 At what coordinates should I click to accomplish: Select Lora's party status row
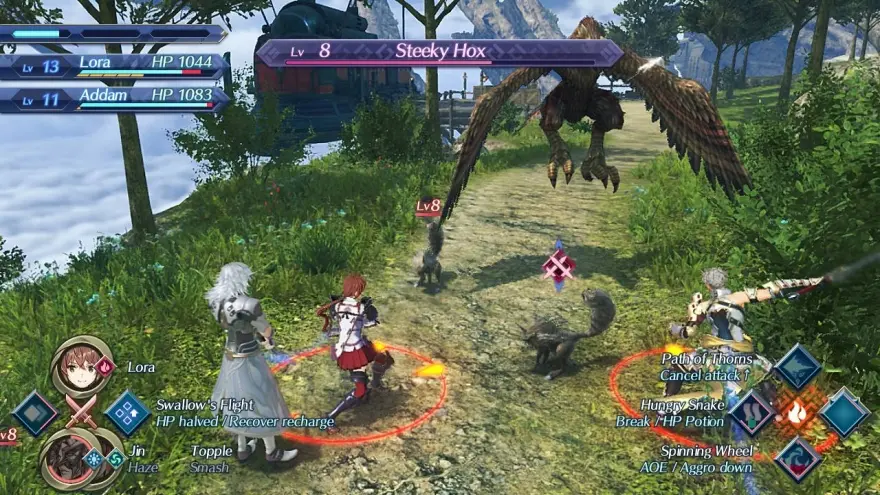pos(115,64)
